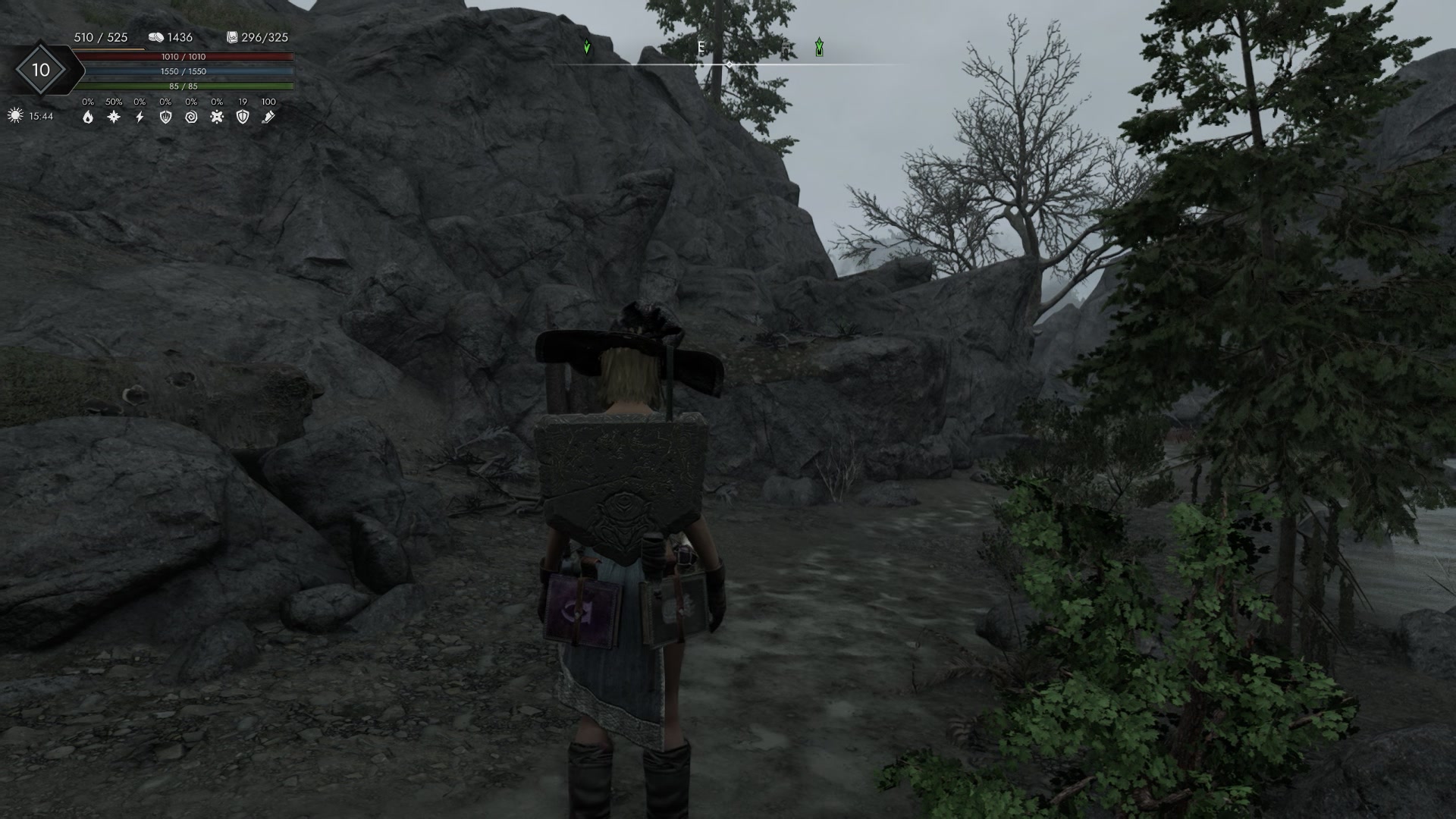Click the building marker on the compass
The height and width of the screenshot is (819, 1456).
point(786,48)
